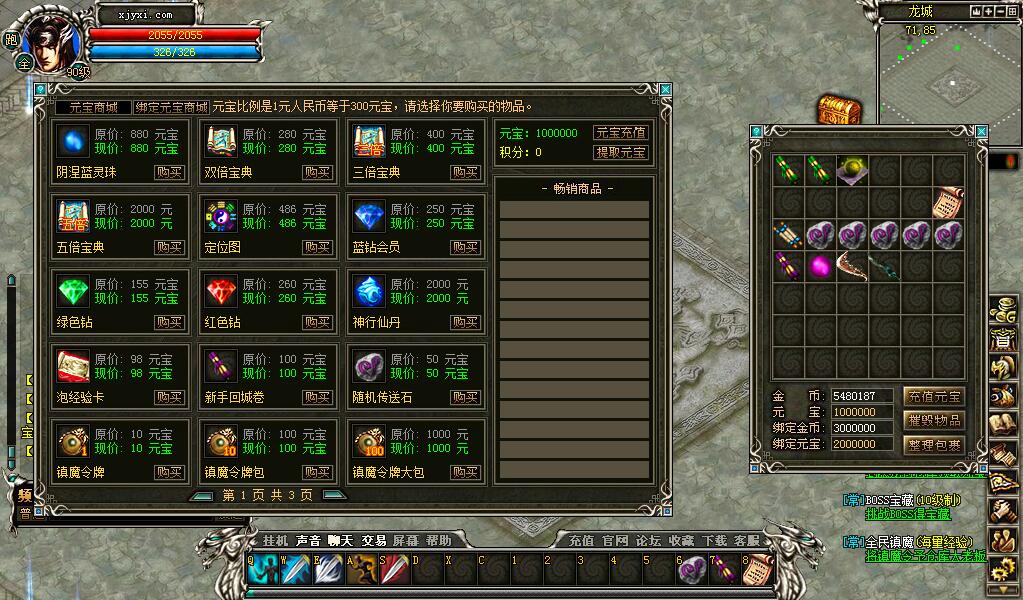Open the 元宝充值 recharge button
This screenshot has width=1023, height=600.
[x=620, y=133]
